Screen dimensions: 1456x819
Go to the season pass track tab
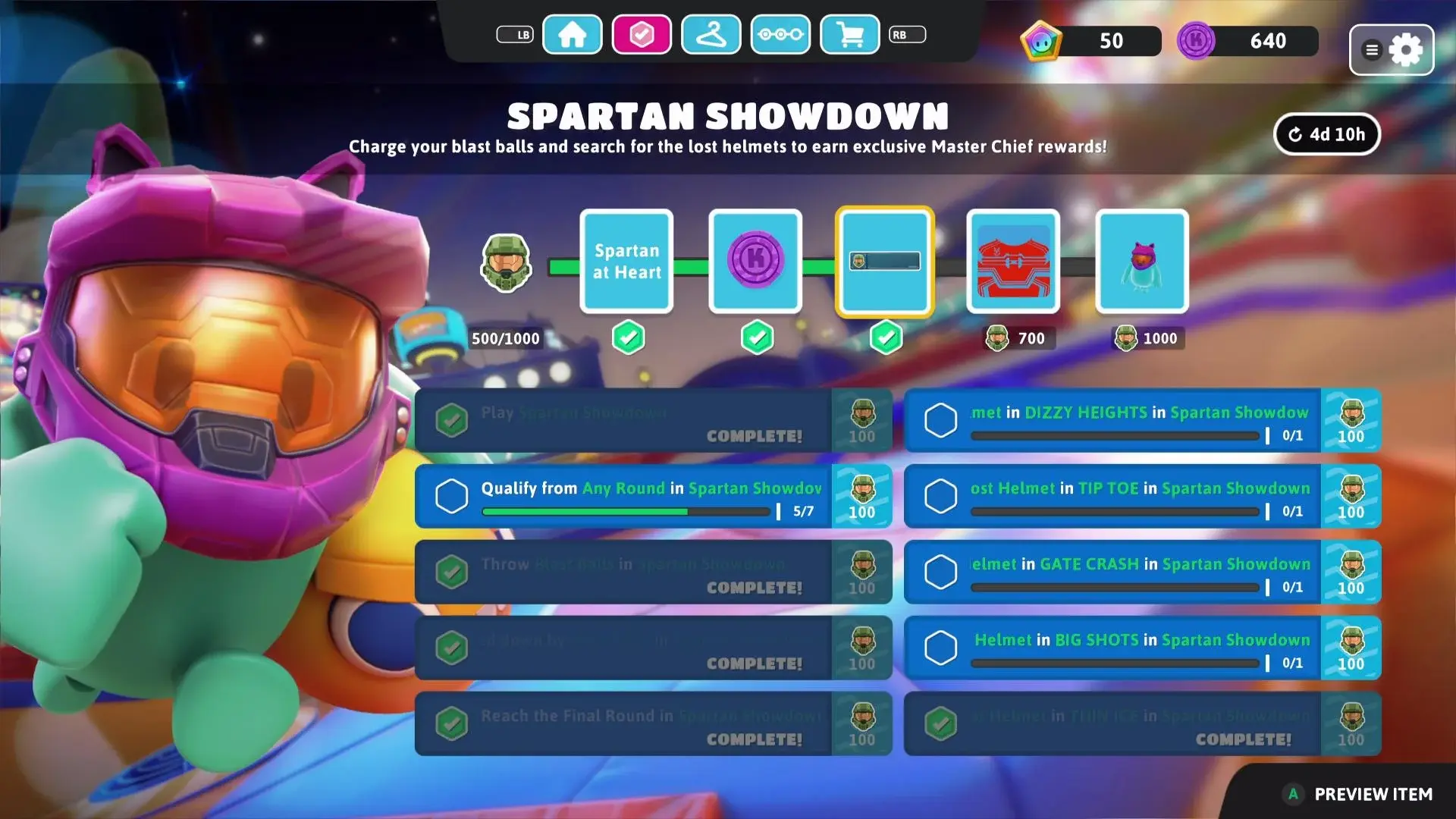(780, 35)
